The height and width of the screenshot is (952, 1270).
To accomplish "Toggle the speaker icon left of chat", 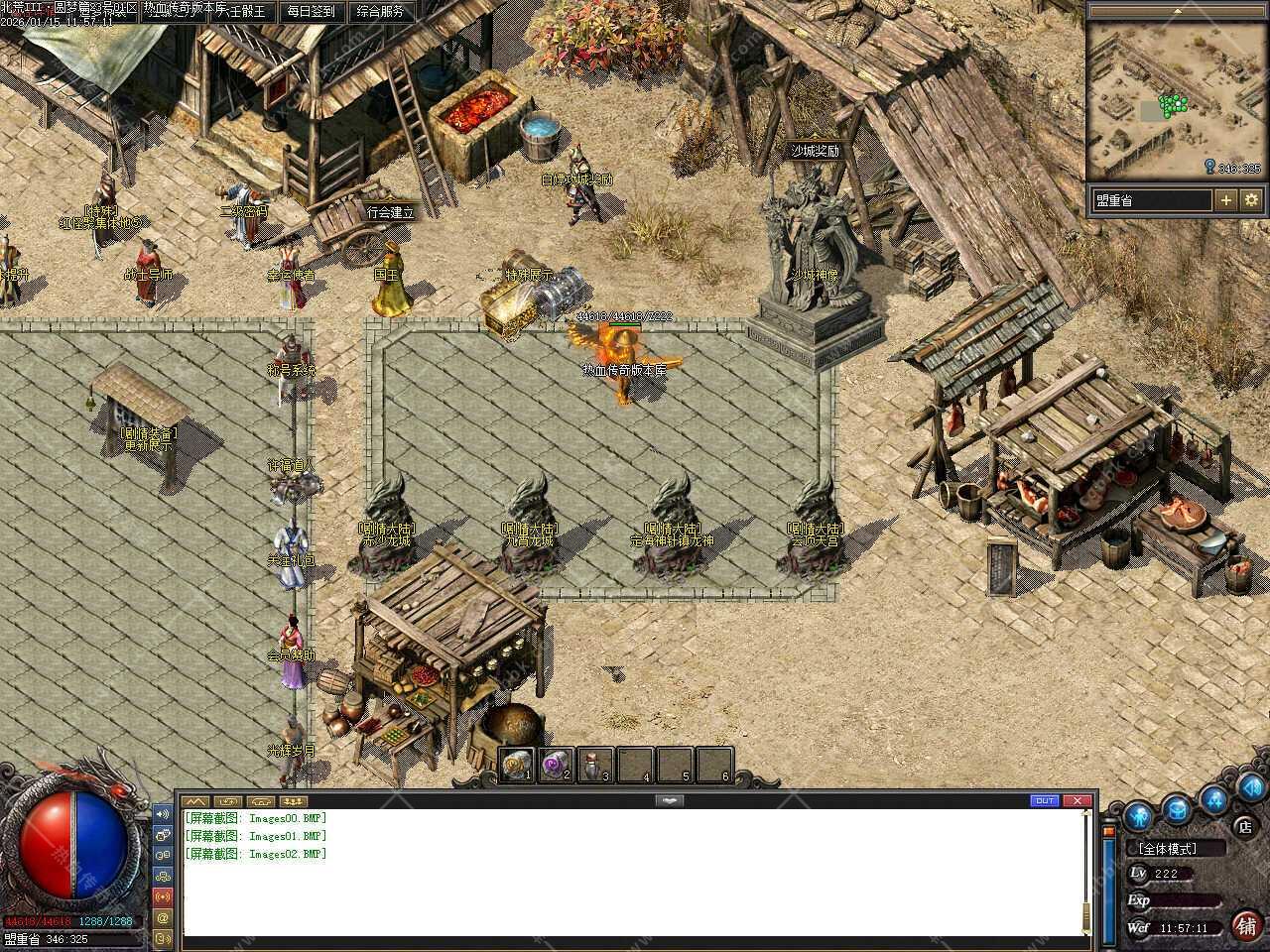I will [x=163, y=814].
